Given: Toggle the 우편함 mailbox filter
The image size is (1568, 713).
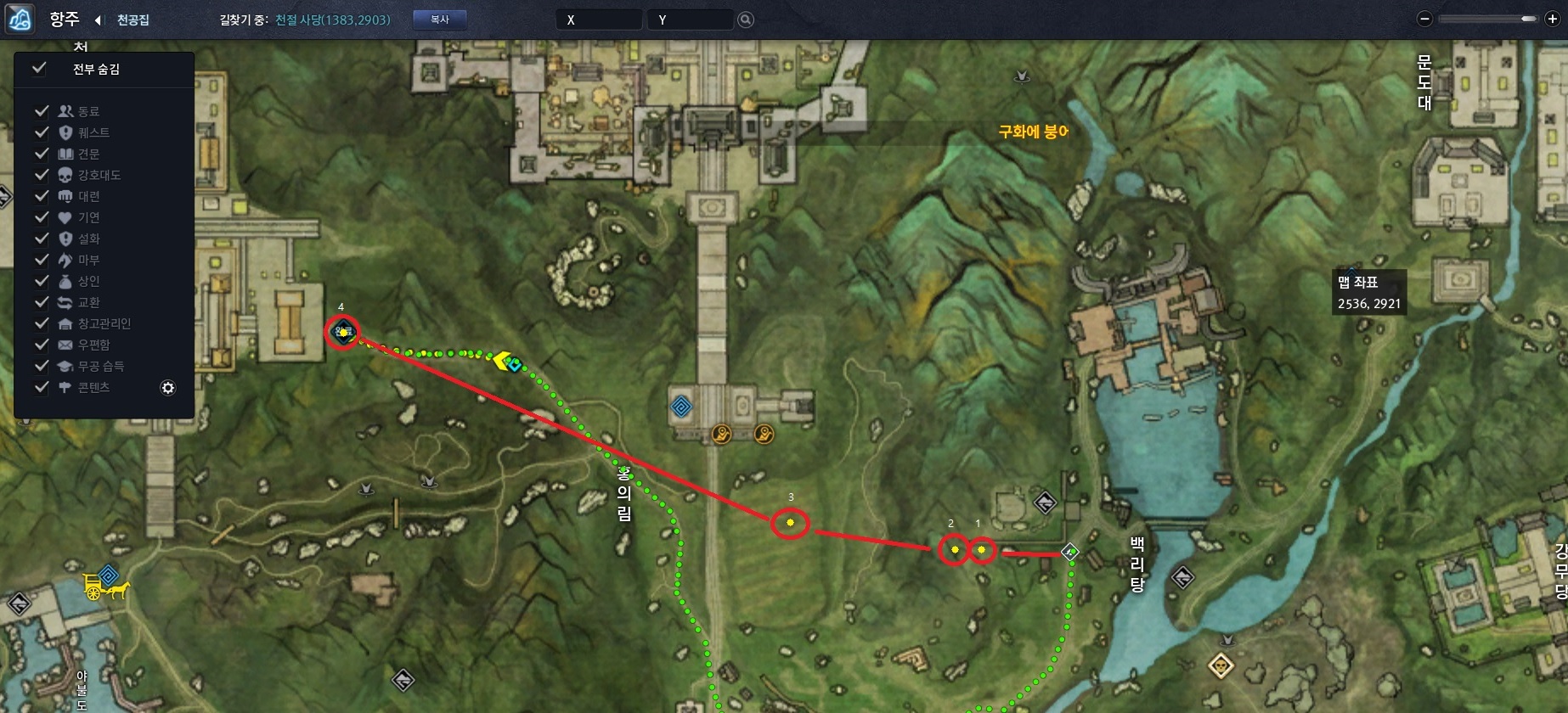Looking at the screenshot, I should coord(42,345).
